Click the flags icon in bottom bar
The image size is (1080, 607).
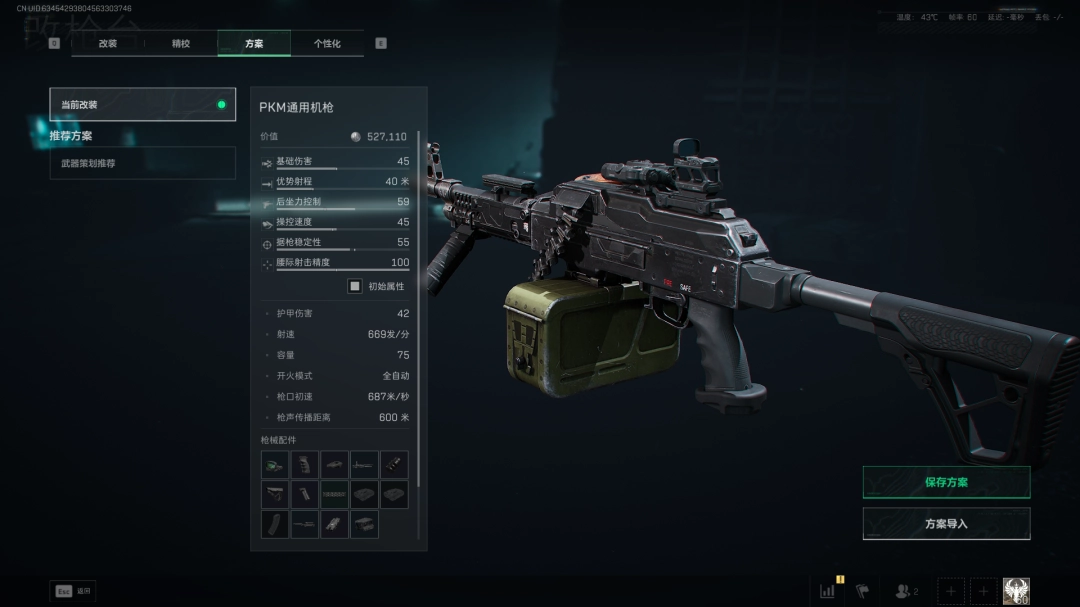[x=862, y=591]
